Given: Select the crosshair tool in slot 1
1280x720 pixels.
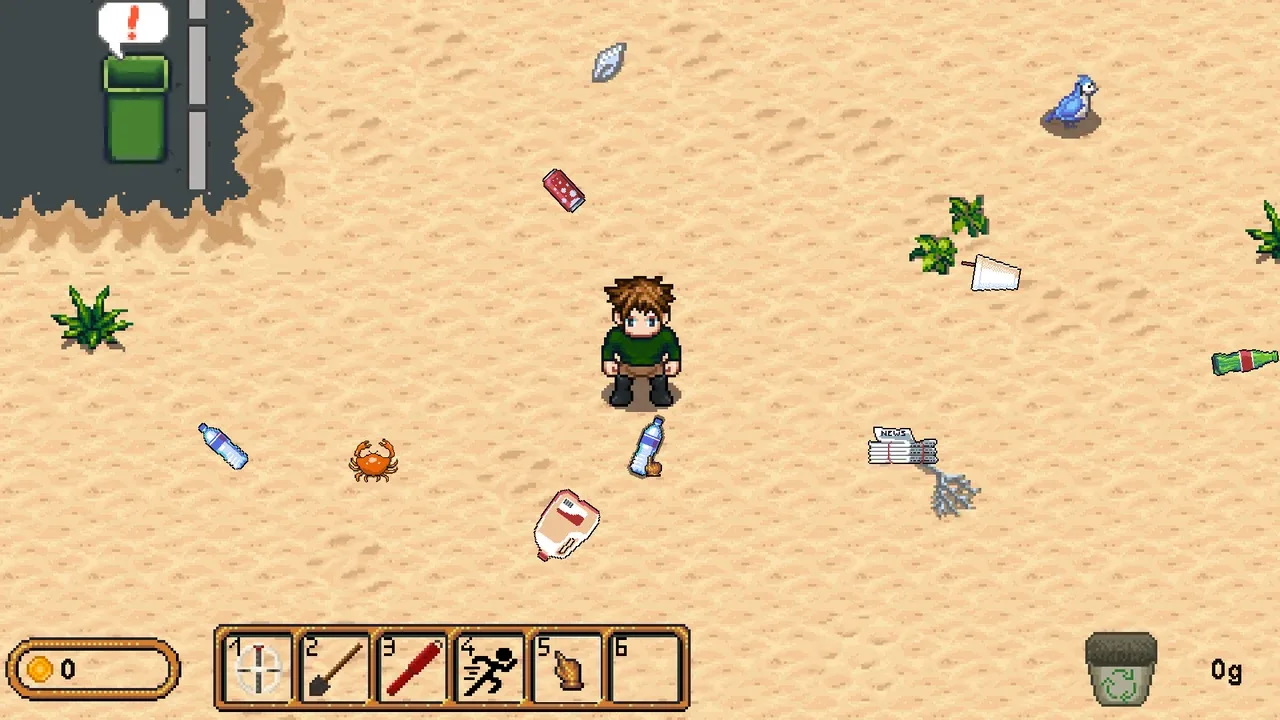Looking at the screenshot, I should point(258,667).
